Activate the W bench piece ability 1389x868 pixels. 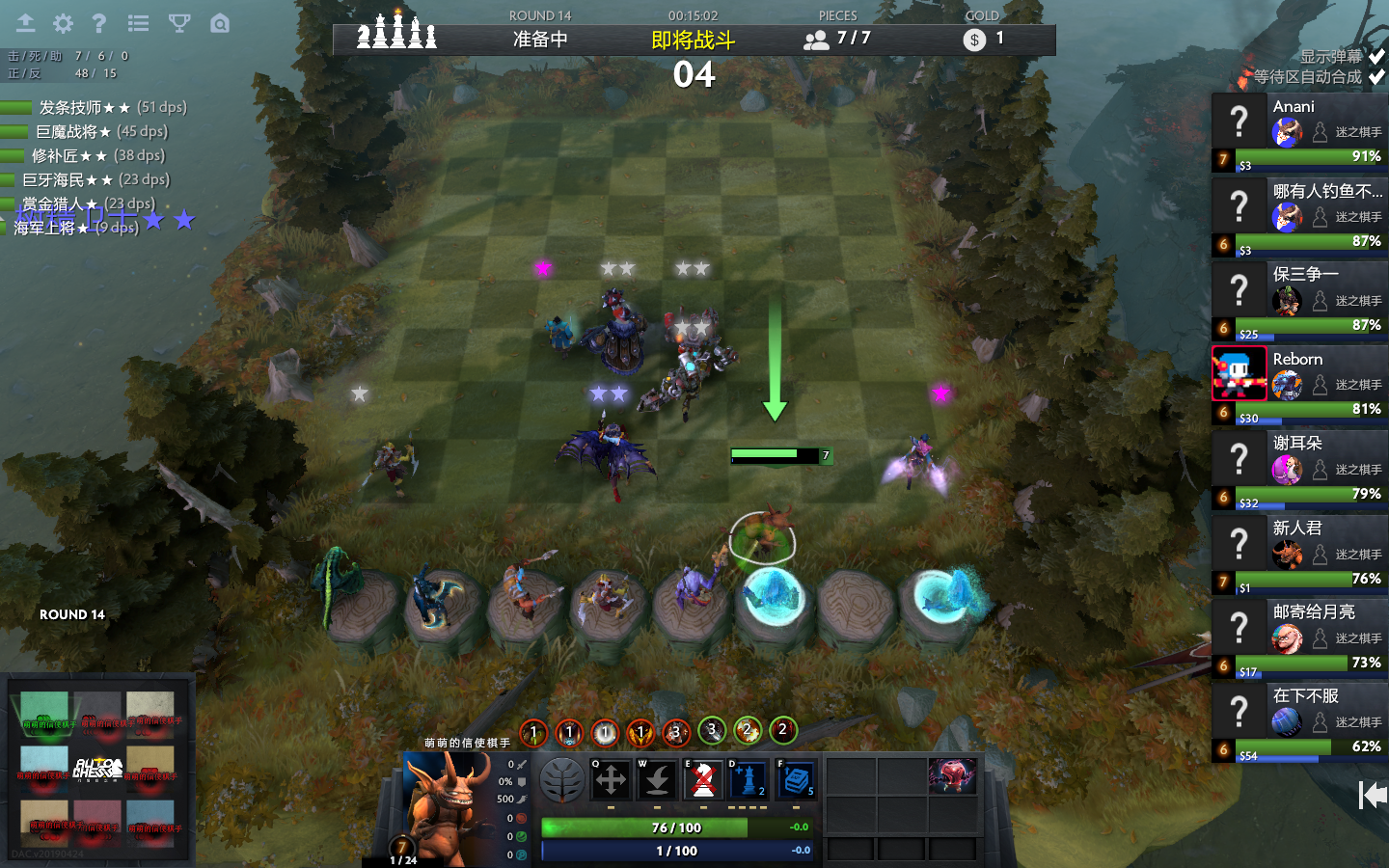pos(657,779)
